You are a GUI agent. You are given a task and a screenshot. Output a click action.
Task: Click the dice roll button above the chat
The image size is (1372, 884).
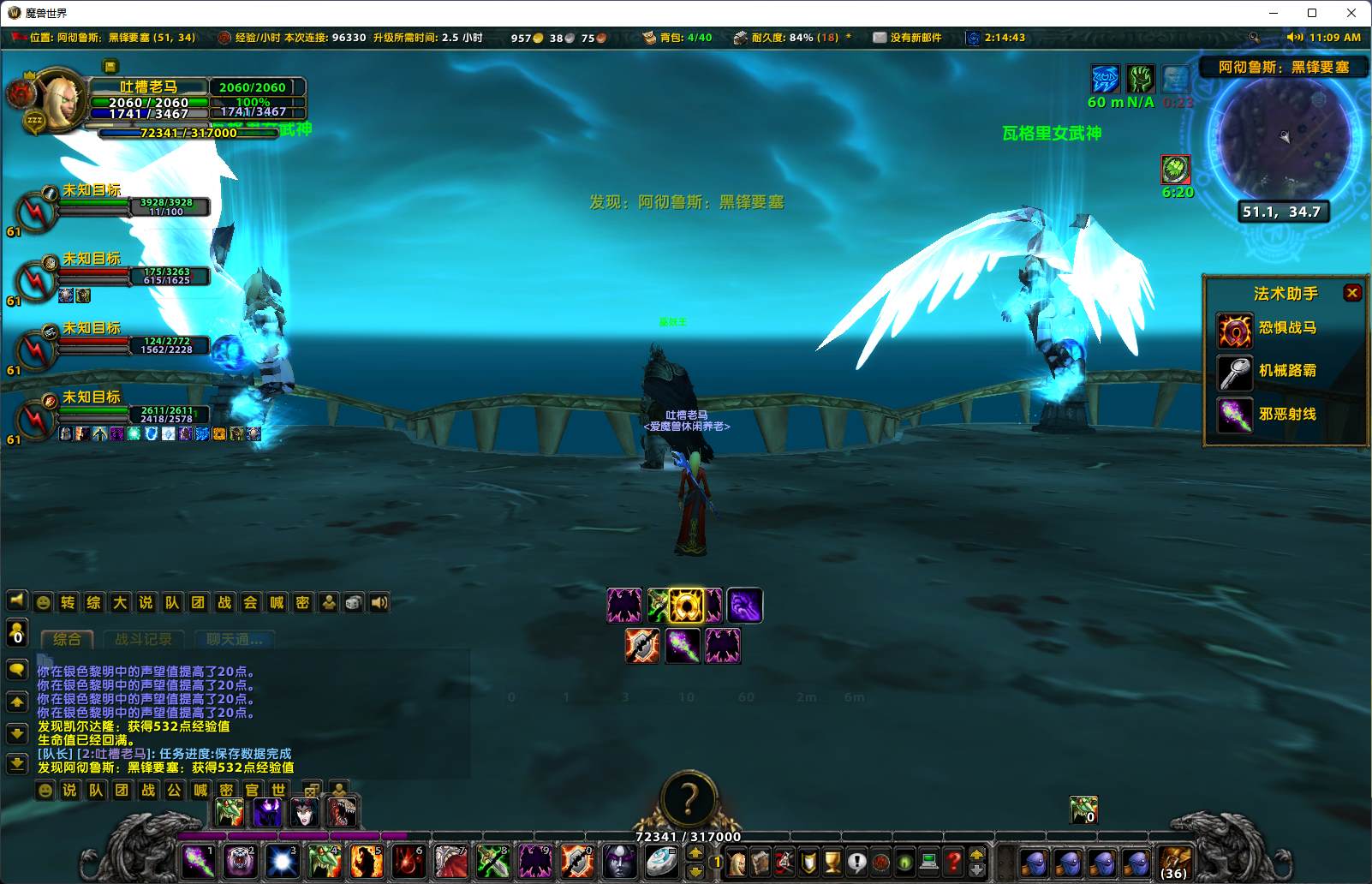(x=354, y=603)
